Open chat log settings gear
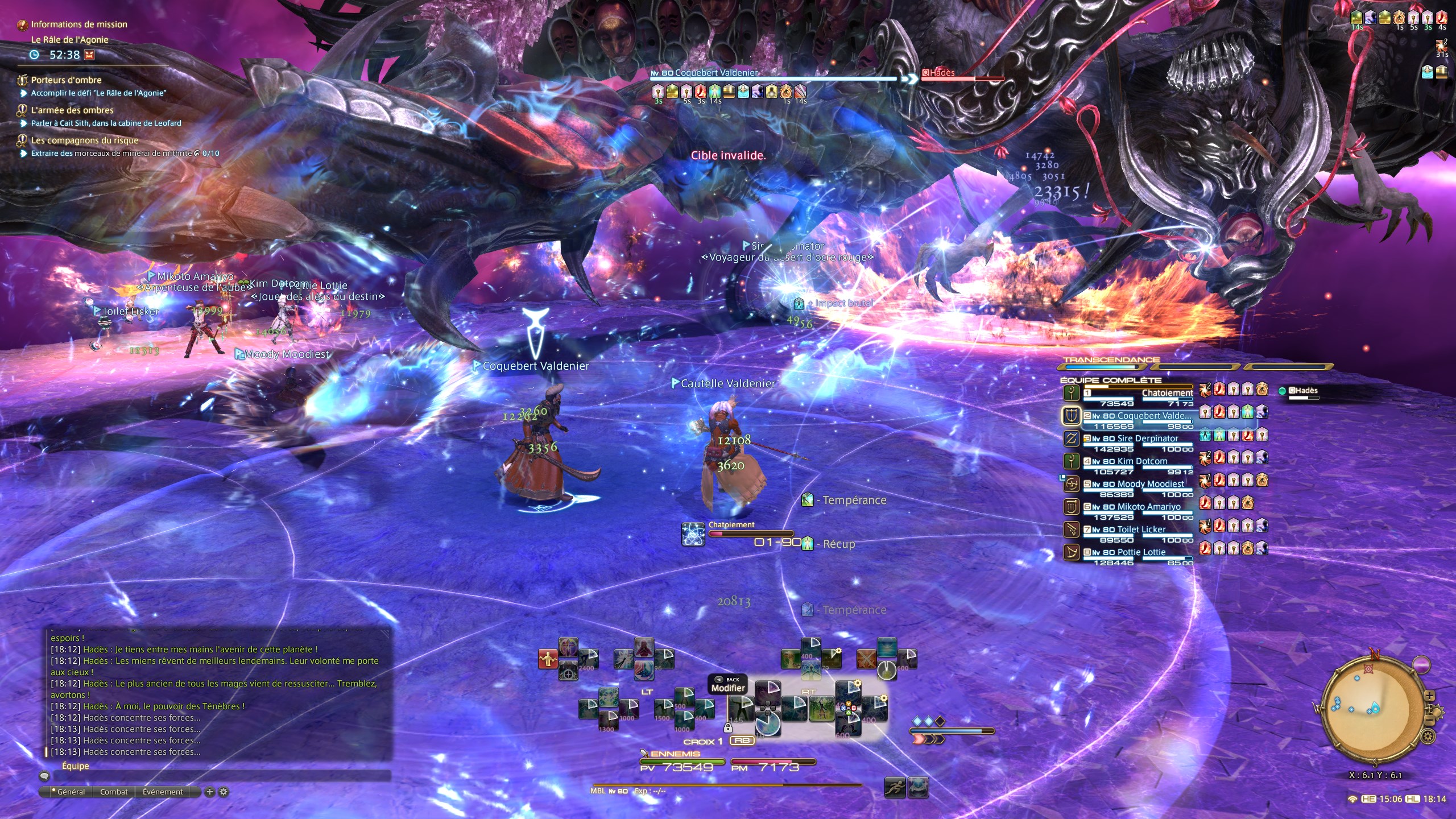Viewport: 1456px width, 819px height. click(224, 792)
